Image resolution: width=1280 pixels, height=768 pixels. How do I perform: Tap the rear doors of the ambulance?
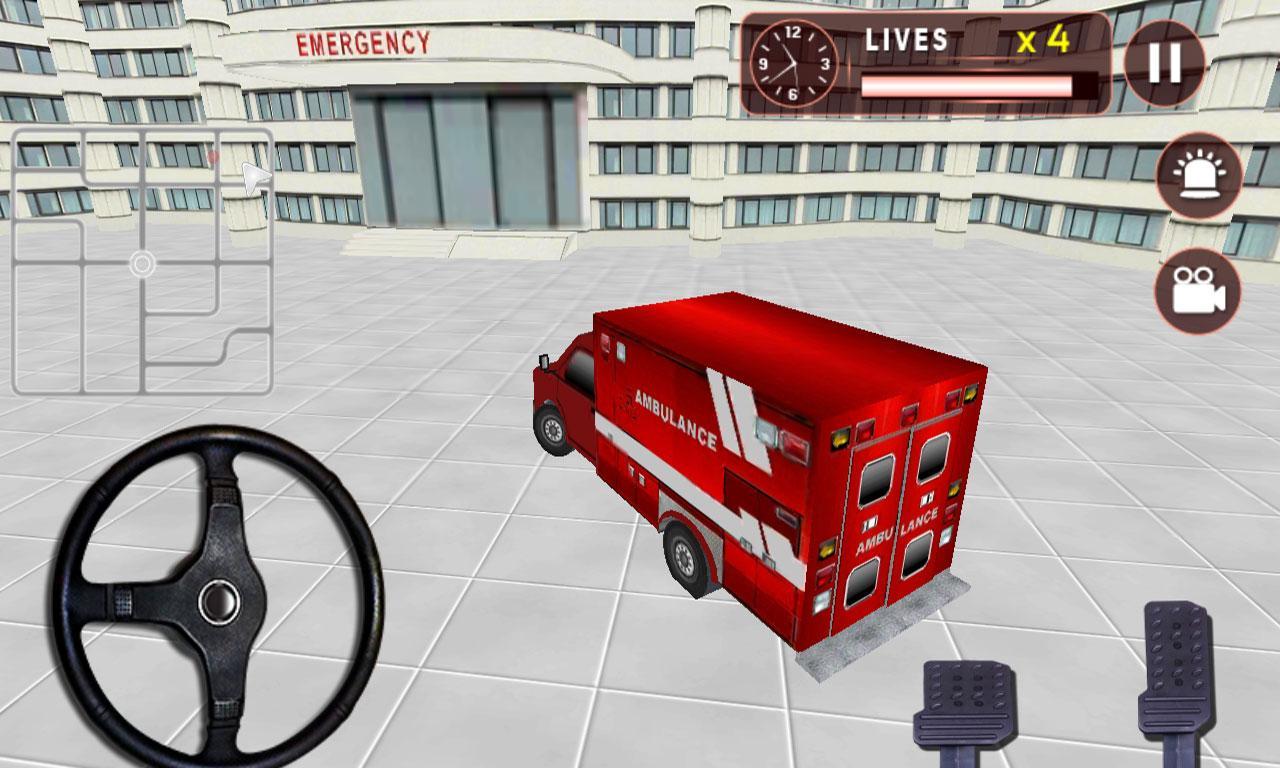coord(900,520)
